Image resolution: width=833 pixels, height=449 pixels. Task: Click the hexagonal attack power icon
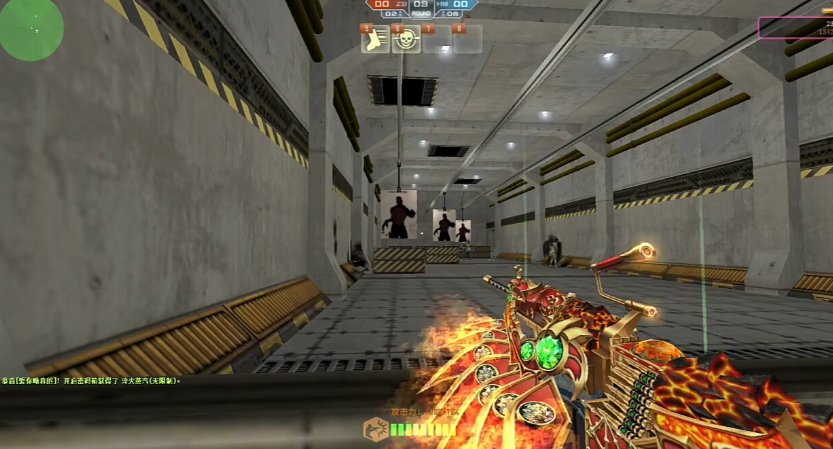click(x=374, y=430)
